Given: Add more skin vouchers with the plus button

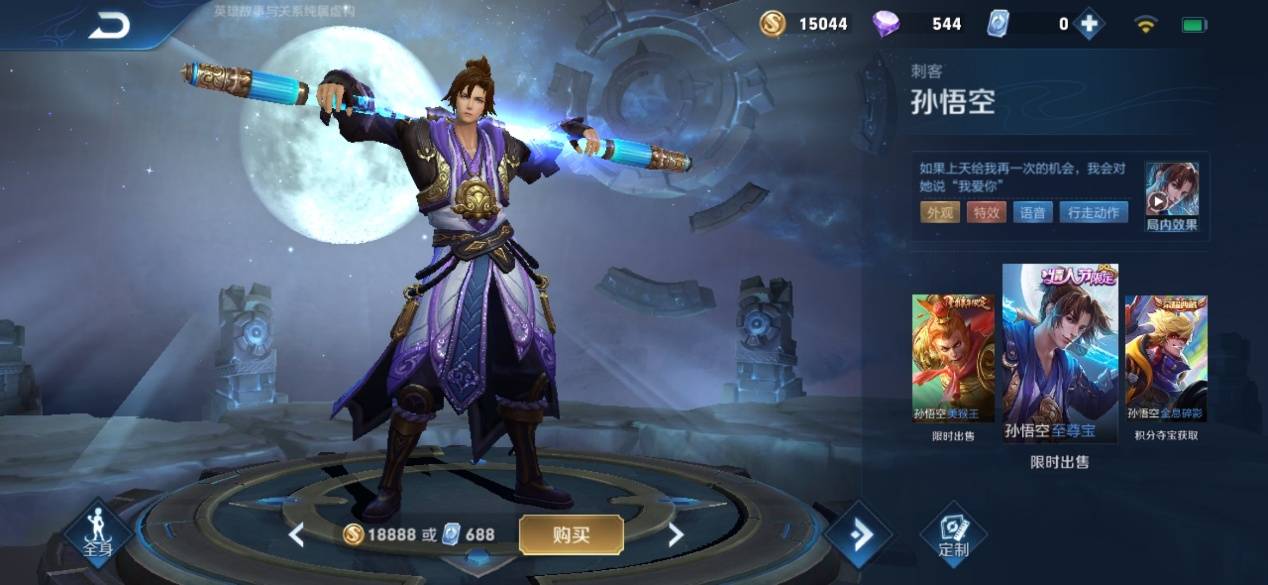Looking at the screenshot, I should click(x=1089, y=24).
